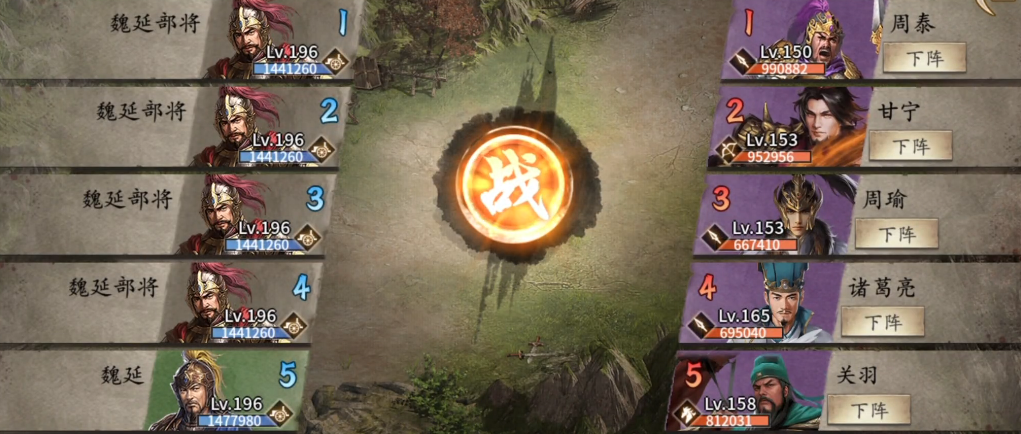Inspect enemy 魏延部将 in slot 3
The width and height of the screenshot is (1021, 434).
click(x=231, y=215)
